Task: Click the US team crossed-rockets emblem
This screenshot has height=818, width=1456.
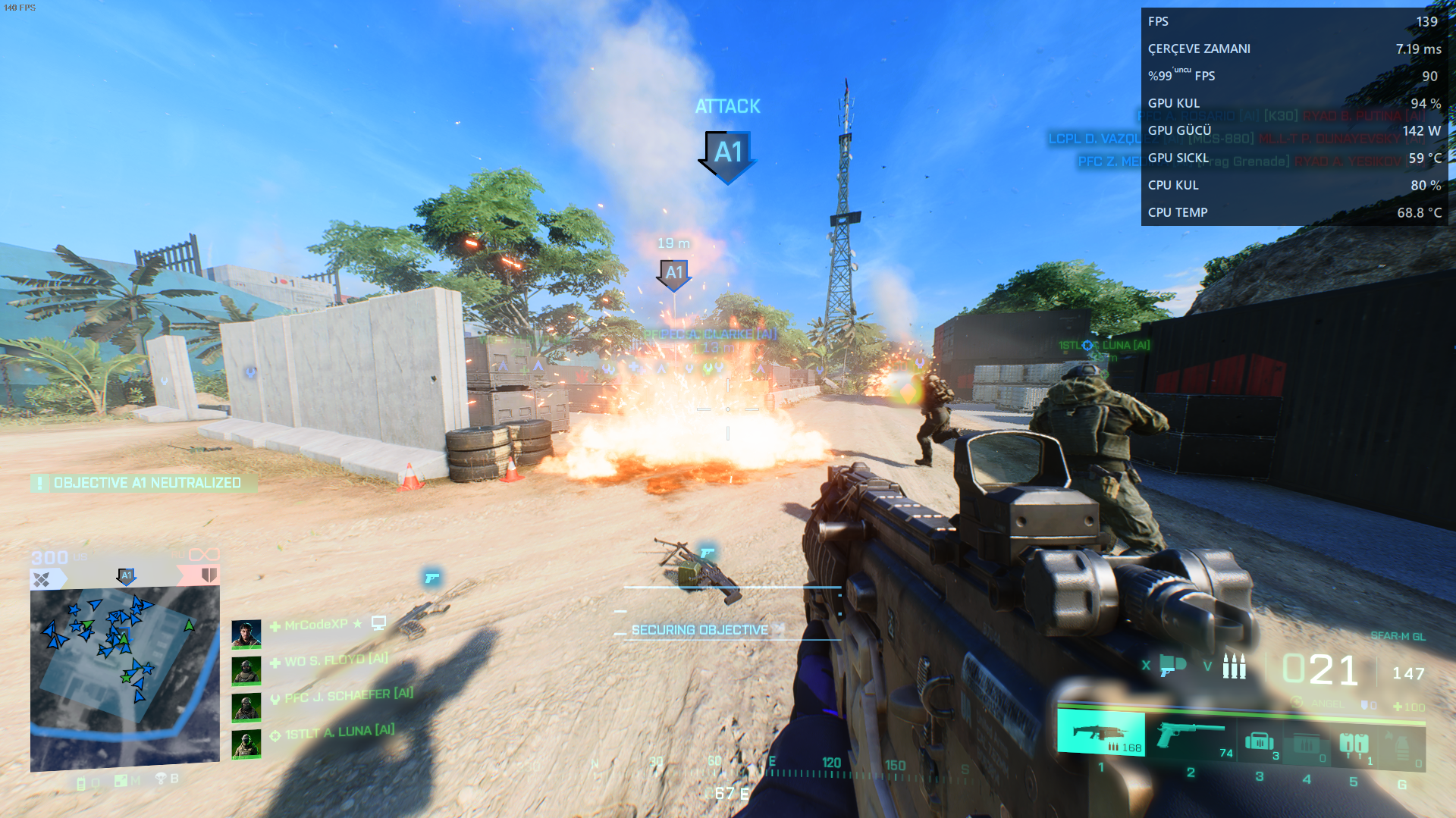Action: 42,580
